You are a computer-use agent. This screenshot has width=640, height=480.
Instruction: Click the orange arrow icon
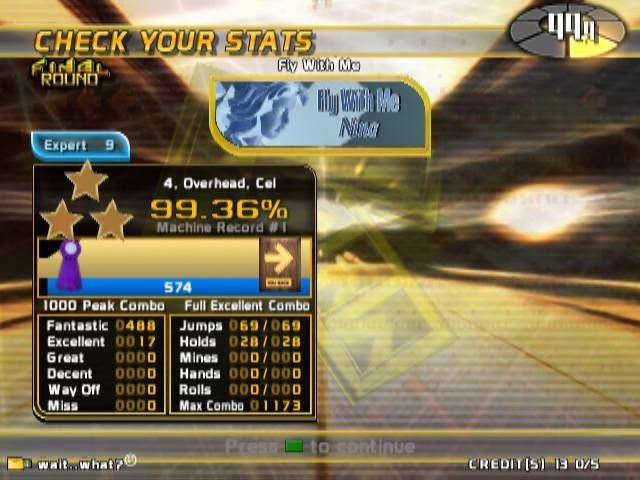tap(279, 261)
